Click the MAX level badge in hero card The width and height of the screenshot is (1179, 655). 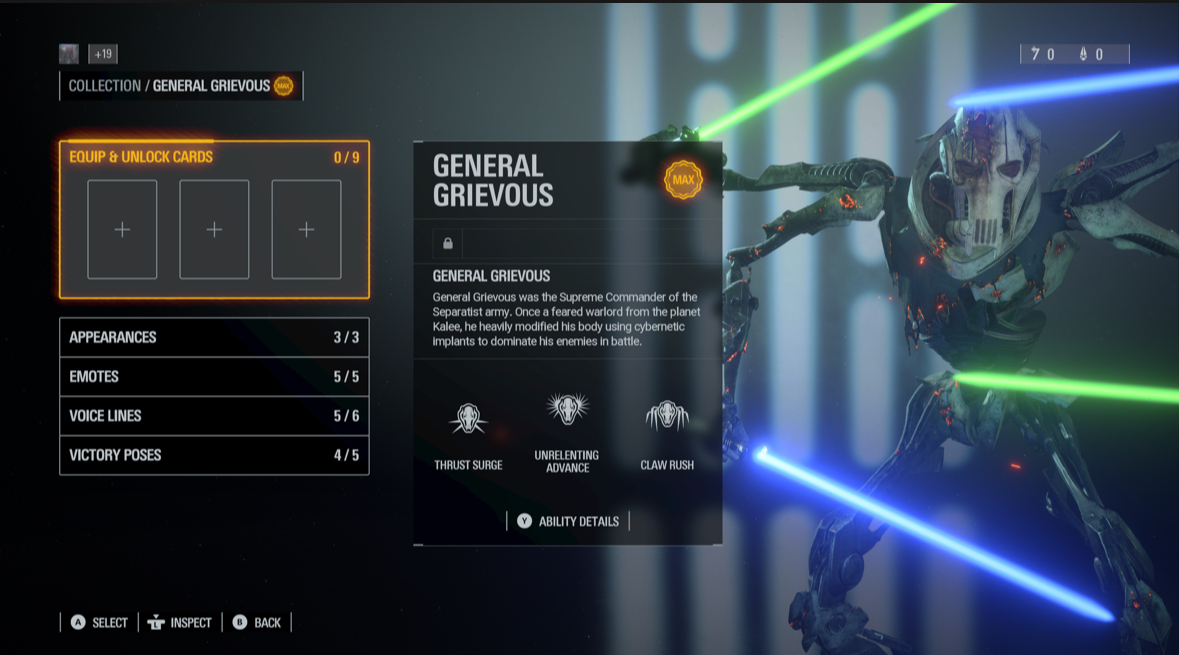(x=683, y=180)
